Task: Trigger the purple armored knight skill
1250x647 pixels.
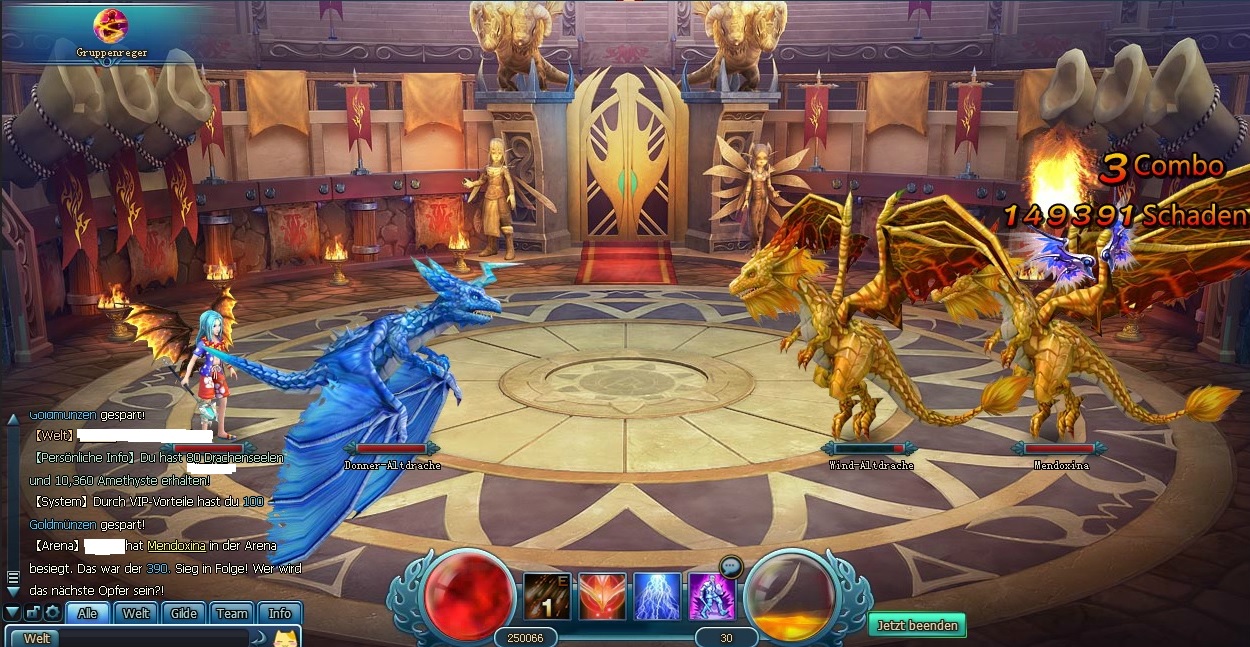Action: (711, 596)
